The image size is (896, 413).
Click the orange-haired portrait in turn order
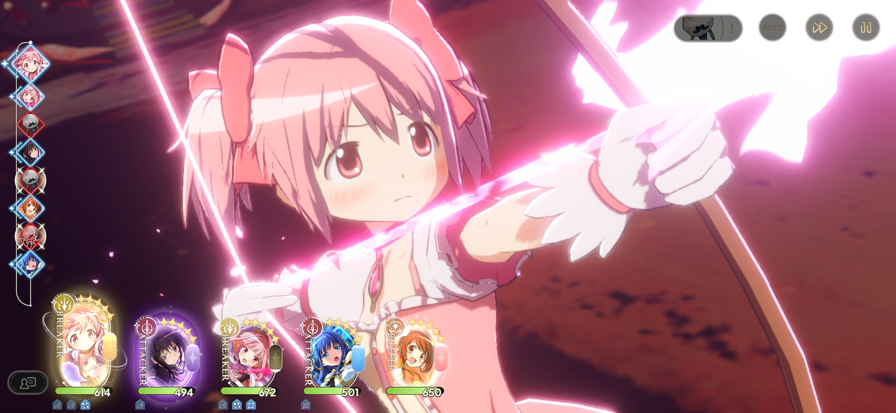tap(29, 209)
